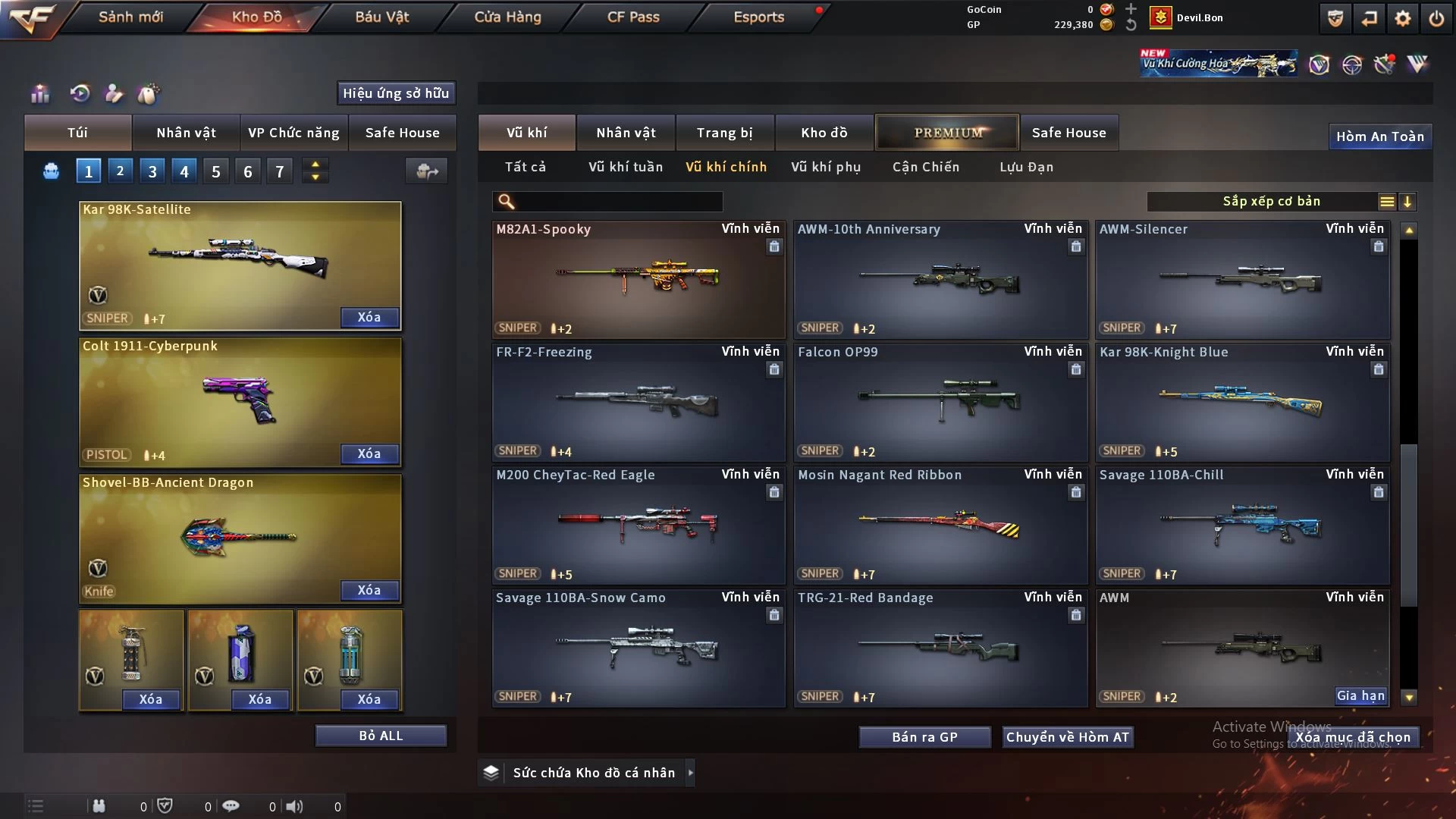Open the CF Pass menu
The image size is (1456, 819).
[x=633, y=17]
